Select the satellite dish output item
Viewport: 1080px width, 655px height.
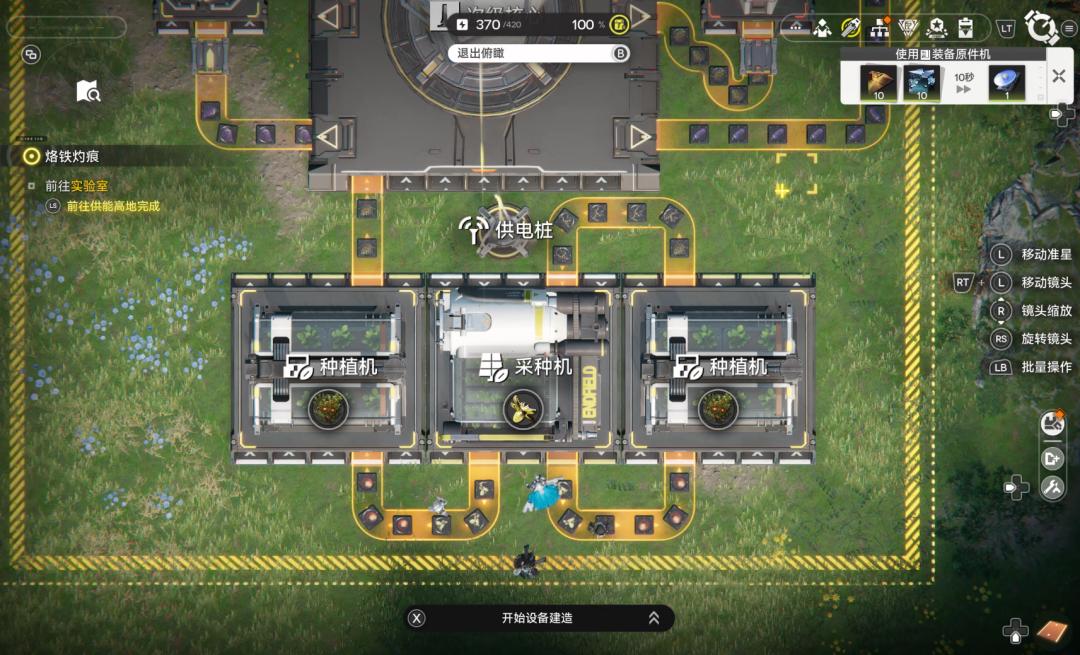(1006, 82)
